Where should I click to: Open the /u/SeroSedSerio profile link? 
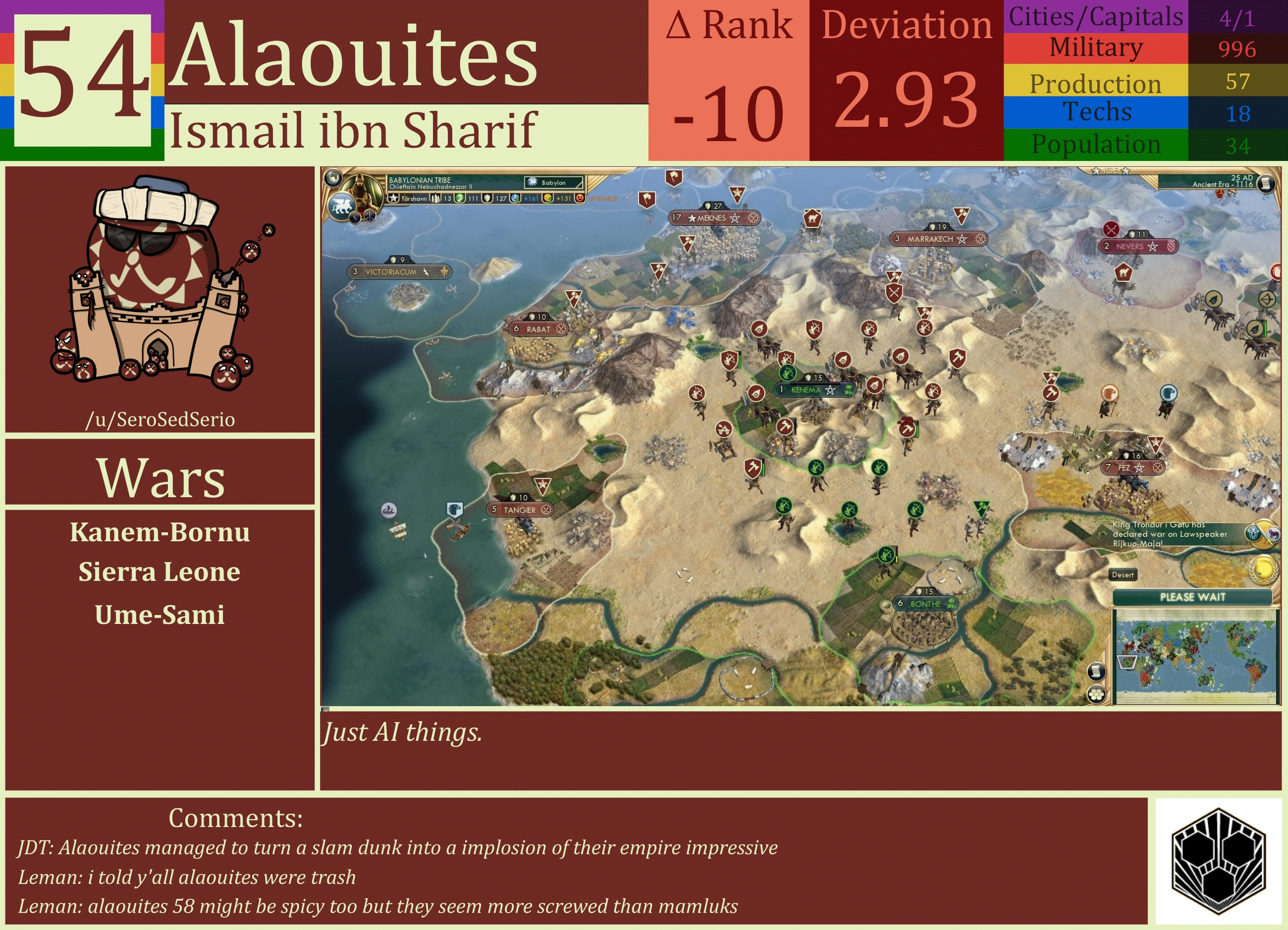pyautogui.click(x=162, y=420)
